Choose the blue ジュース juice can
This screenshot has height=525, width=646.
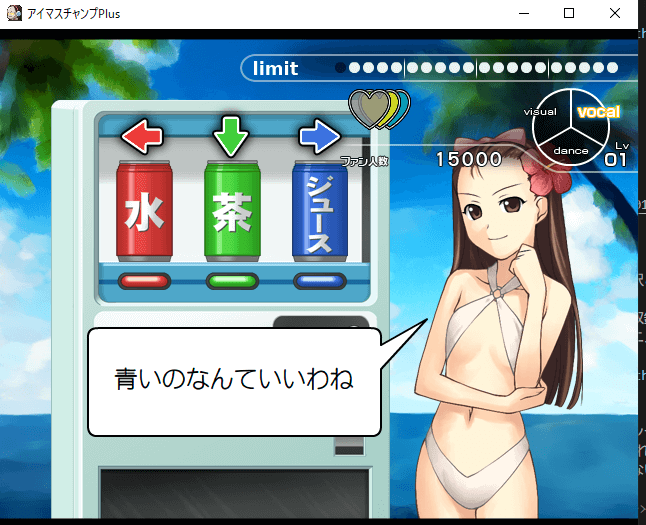tap(319, 210)
